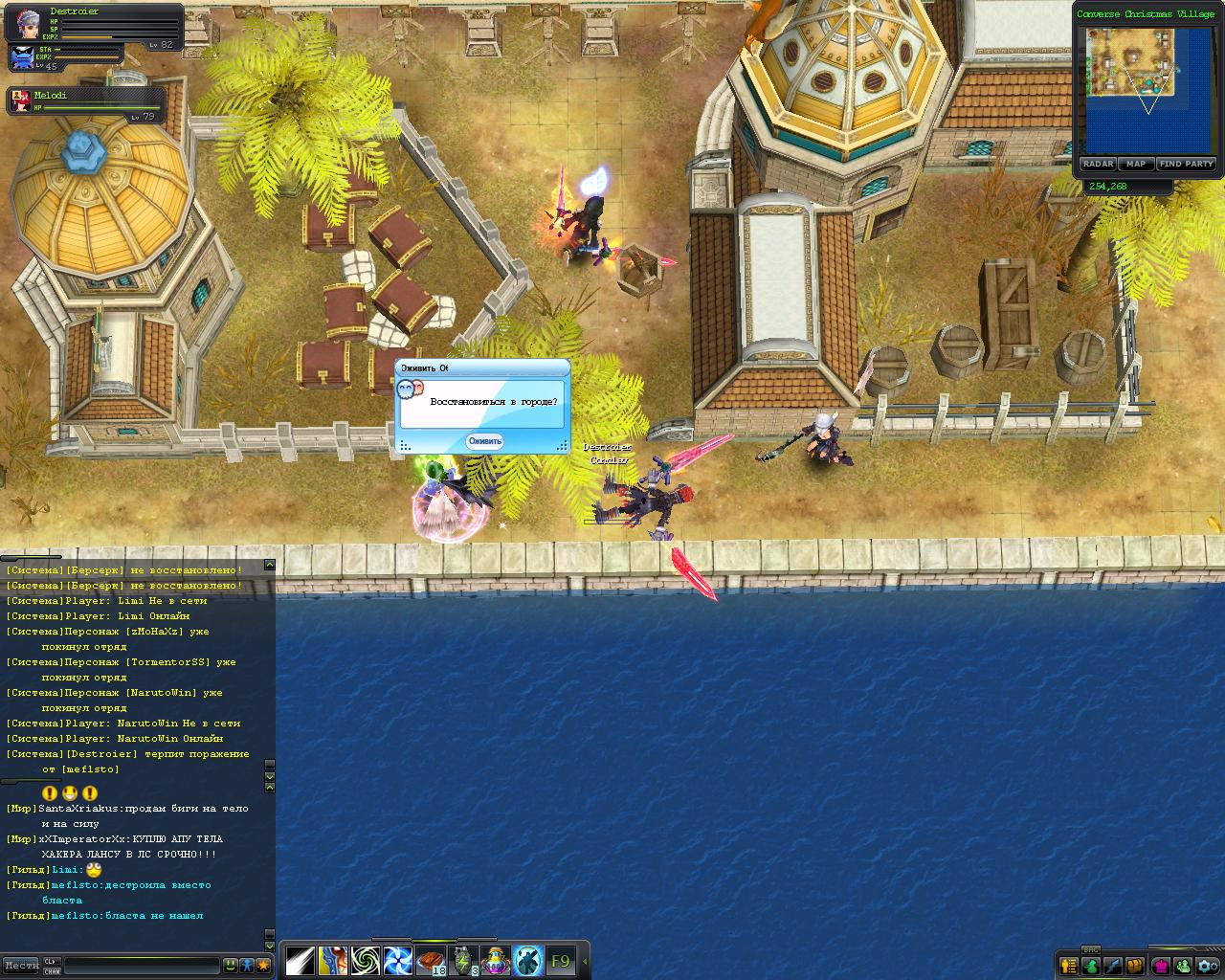The width and height of the screenshot is (1225, 980).
Task: Click the Оживить revive button
Action: [x=484, y=441]
